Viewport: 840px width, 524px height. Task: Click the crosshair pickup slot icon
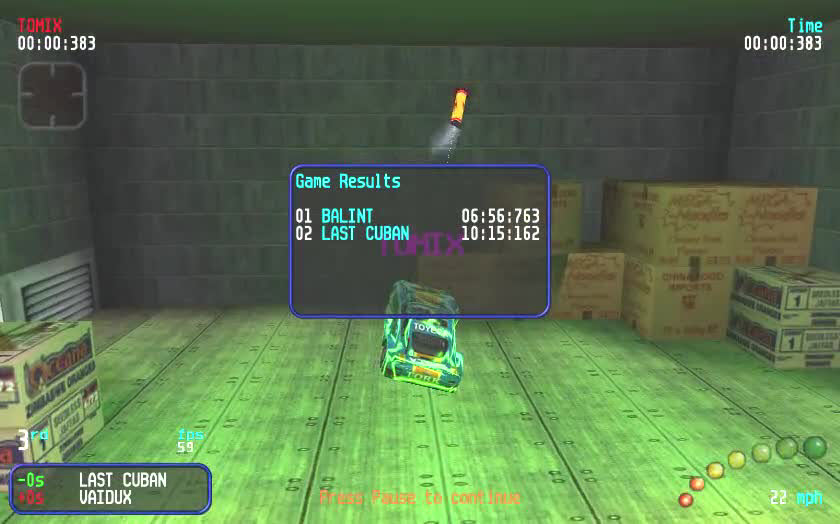(x=52, y=95)
